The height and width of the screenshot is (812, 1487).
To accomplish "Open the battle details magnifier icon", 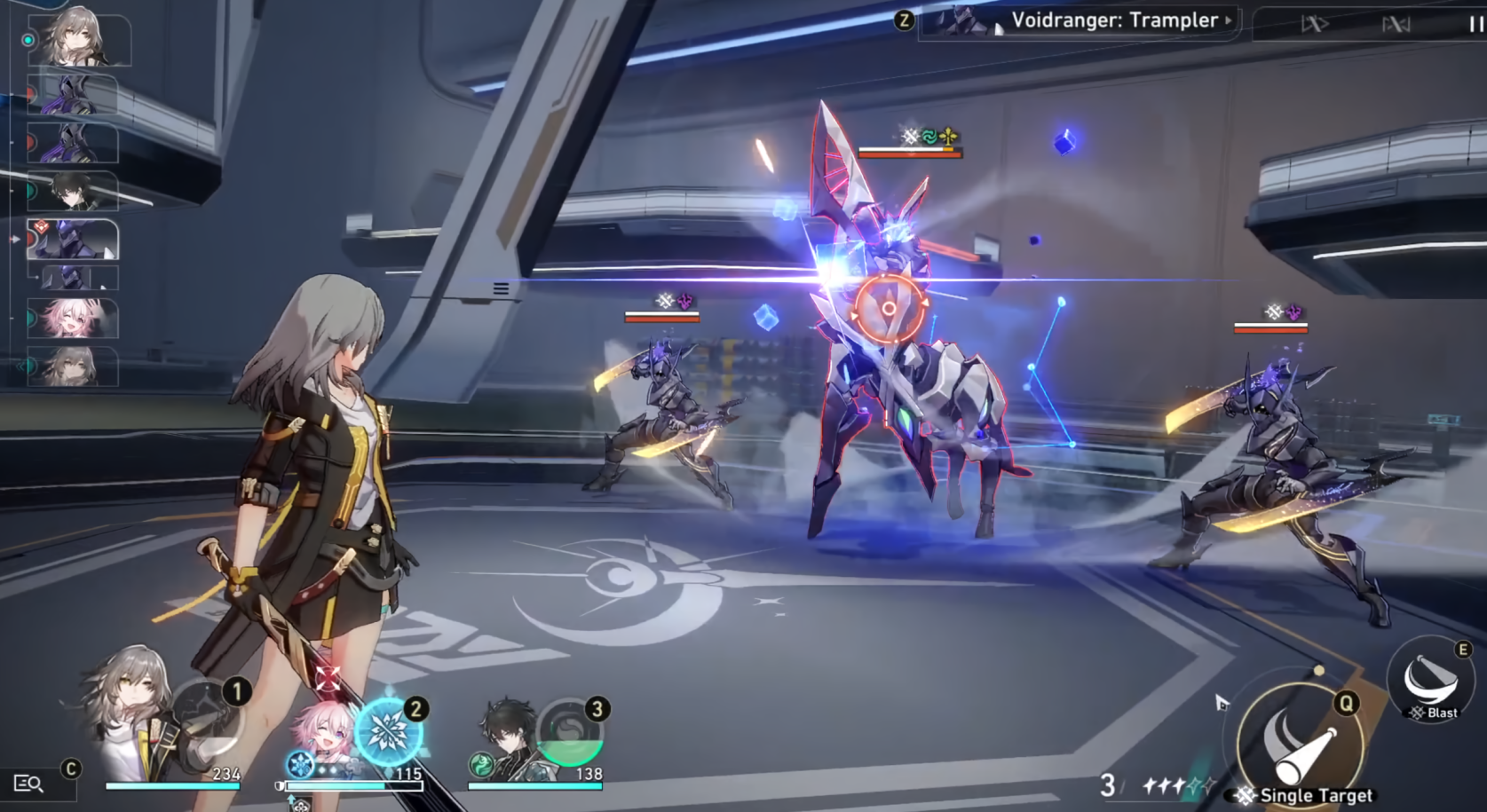I will [x=28, y=783].
